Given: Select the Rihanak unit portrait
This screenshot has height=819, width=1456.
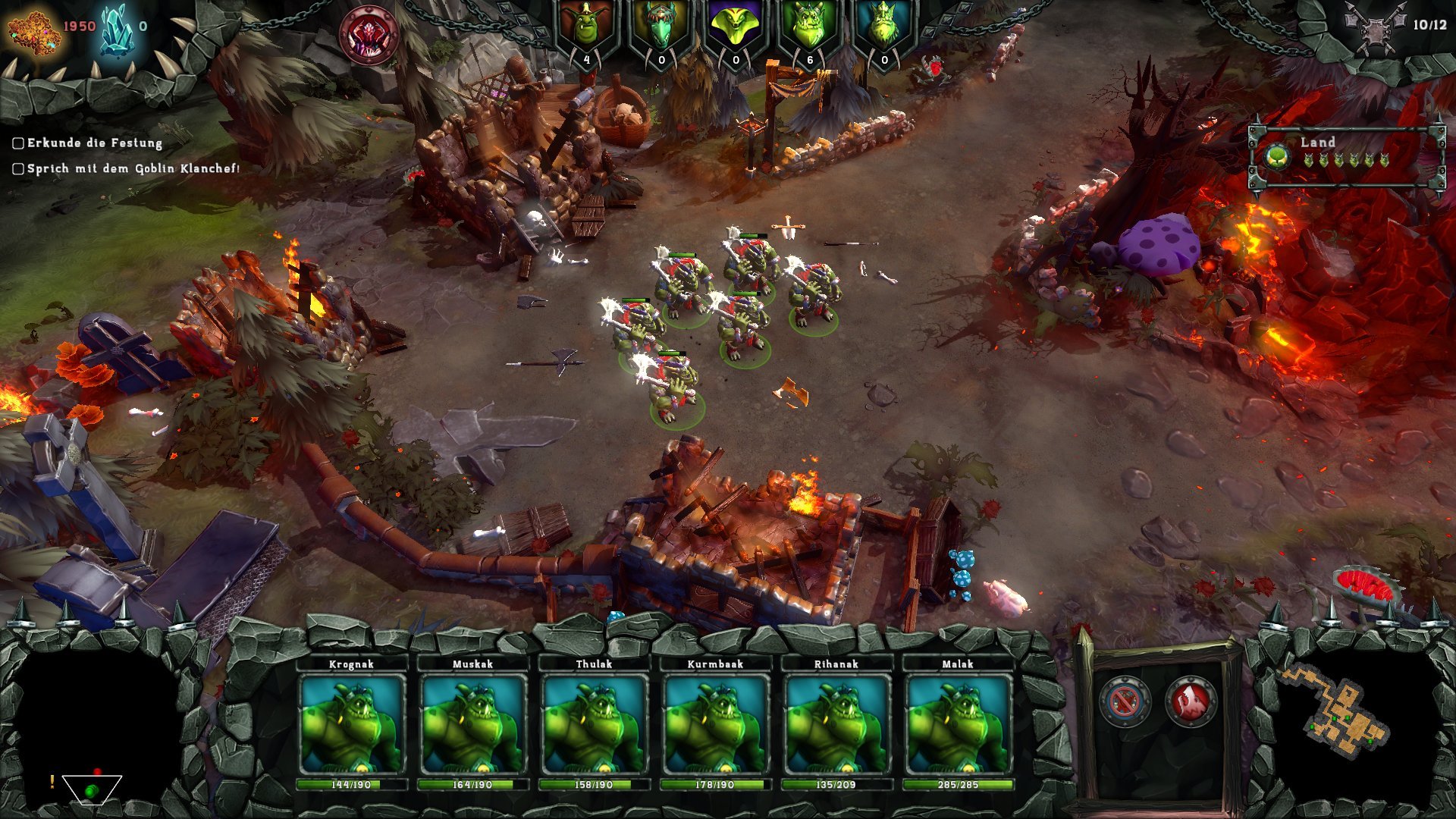Looking at the screenshot, I should (836, 724).
